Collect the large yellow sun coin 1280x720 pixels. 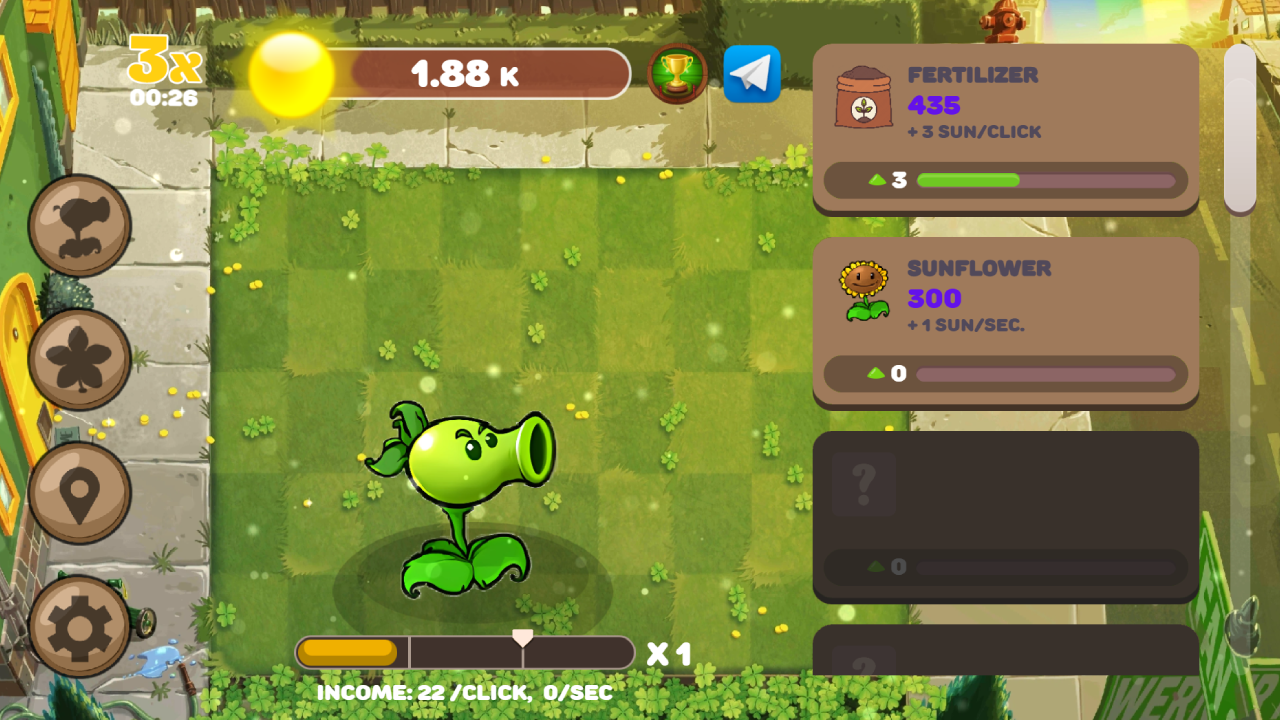(x=290, y=75)
